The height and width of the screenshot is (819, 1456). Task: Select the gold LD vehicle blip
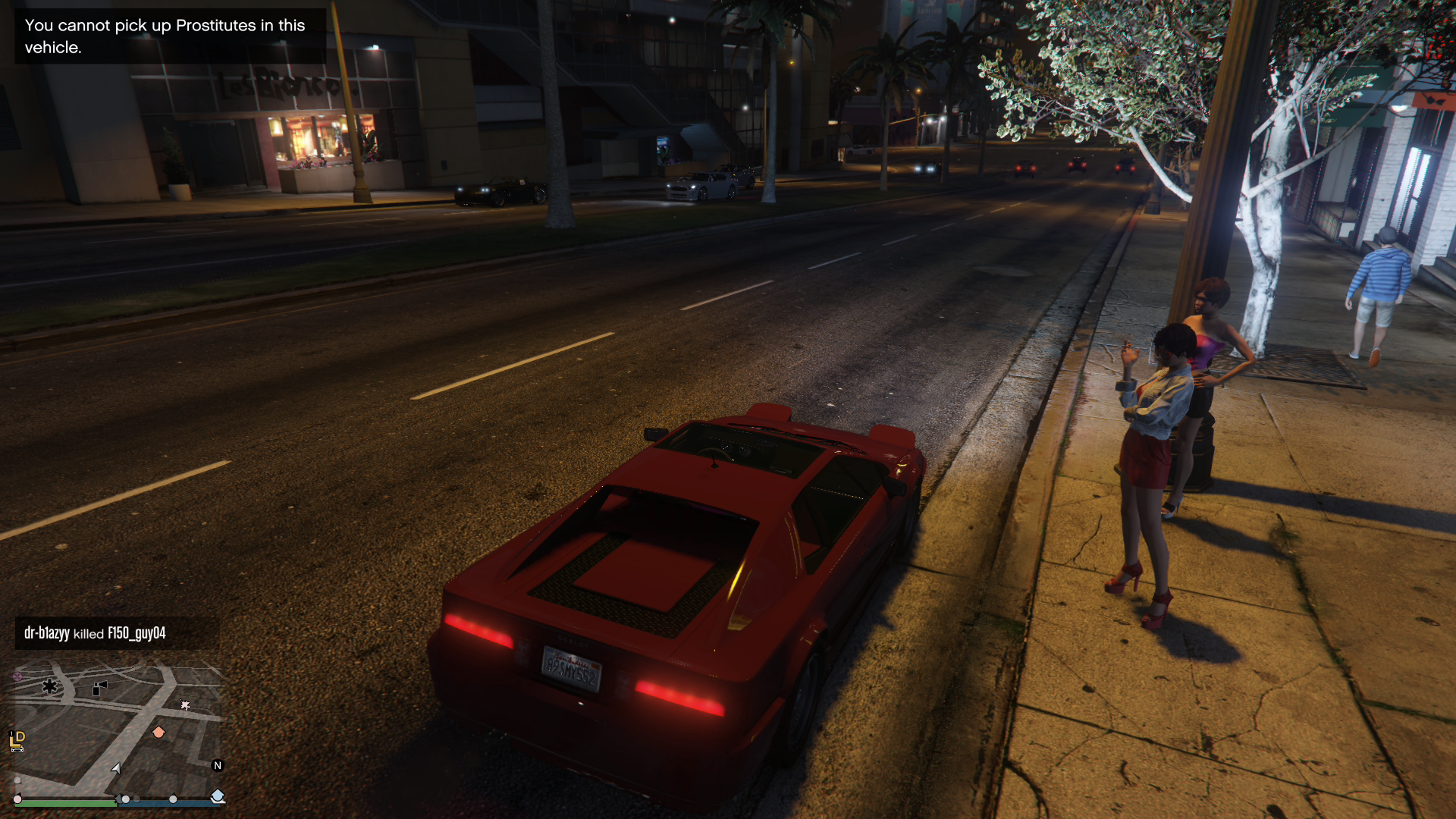(17, 739)
